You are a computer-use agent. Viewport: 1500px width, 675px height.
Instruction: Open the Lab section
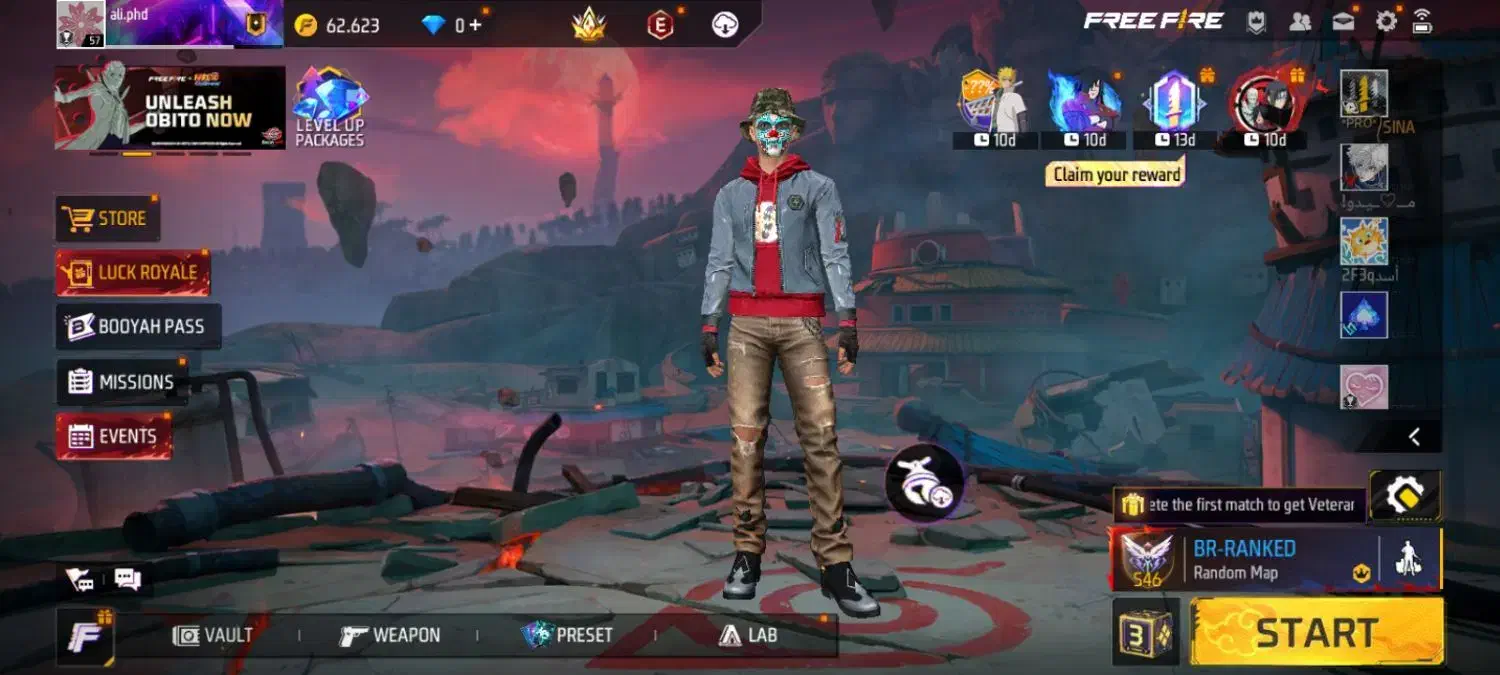coord(748,635)
